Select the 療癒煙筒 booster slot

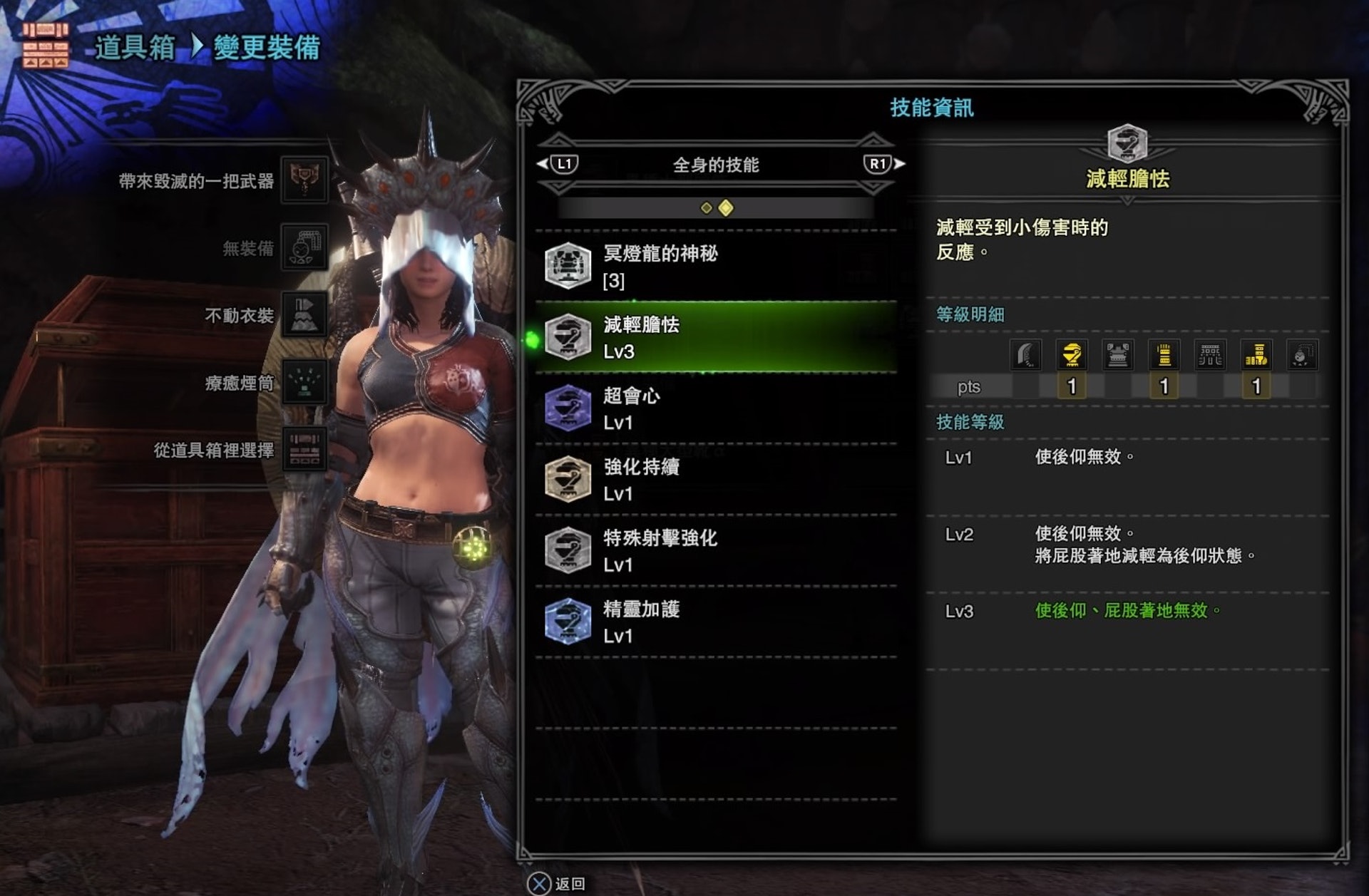click(x=304, y=382)
